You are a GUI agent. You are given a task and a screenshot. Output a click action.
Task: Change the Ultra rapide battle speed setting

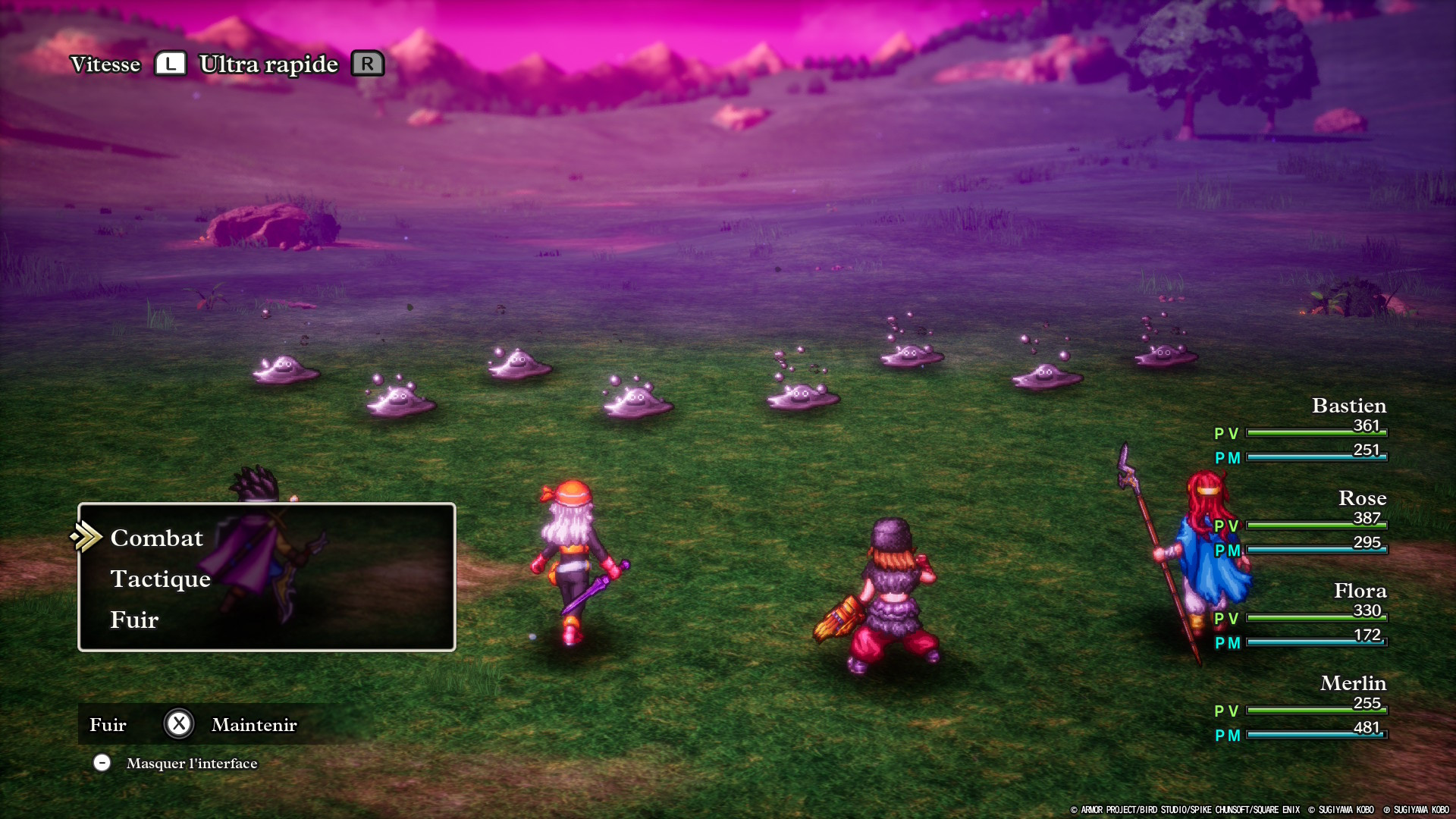[x=268, y=64]
